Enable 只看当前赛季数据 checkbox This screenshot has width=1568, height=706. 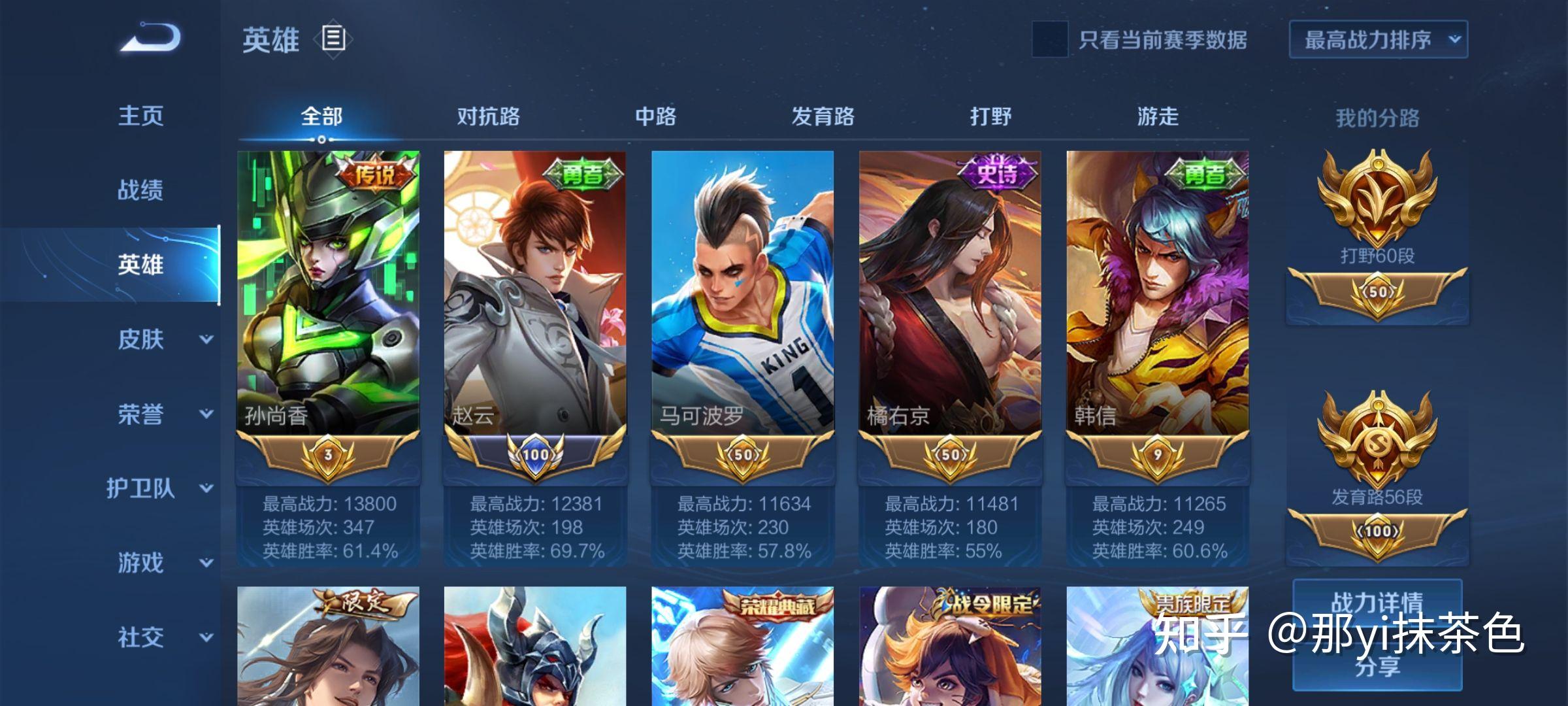(1050, 39)
